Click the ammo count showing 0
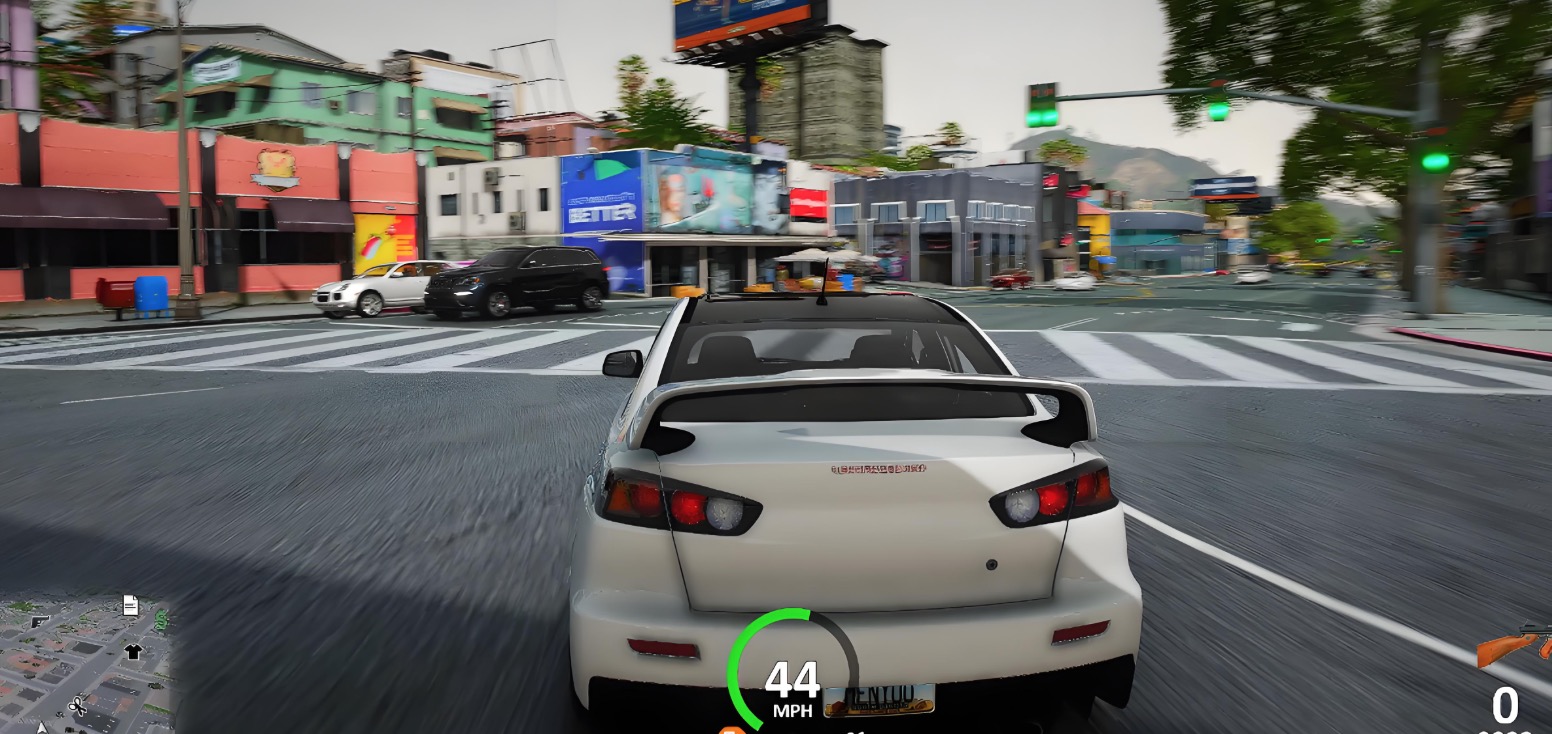This screenshot has width=1552, height=734. coord(1503,707)
